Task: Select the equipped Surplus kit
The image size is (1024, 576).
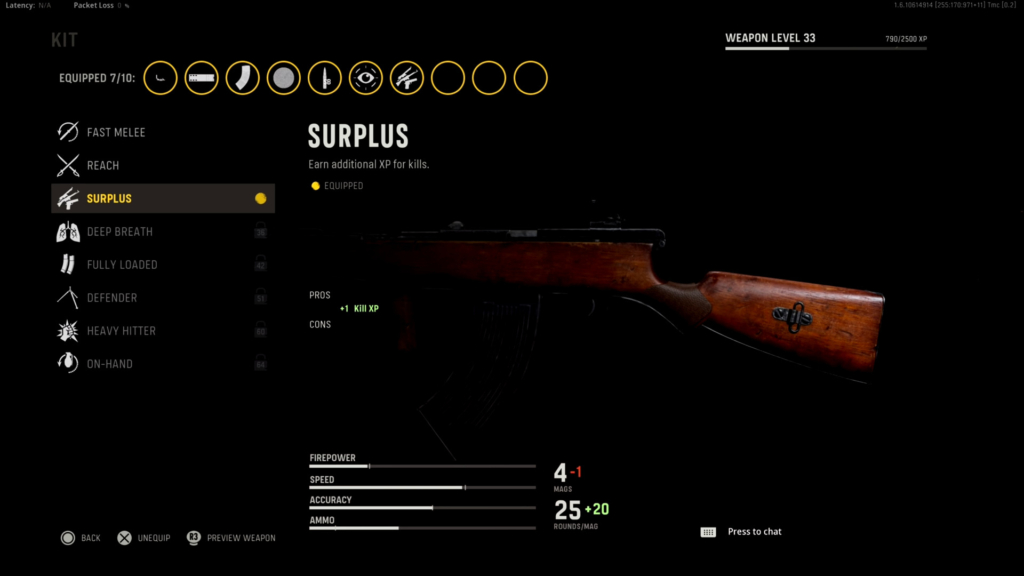Action: (x=162, y=198)
